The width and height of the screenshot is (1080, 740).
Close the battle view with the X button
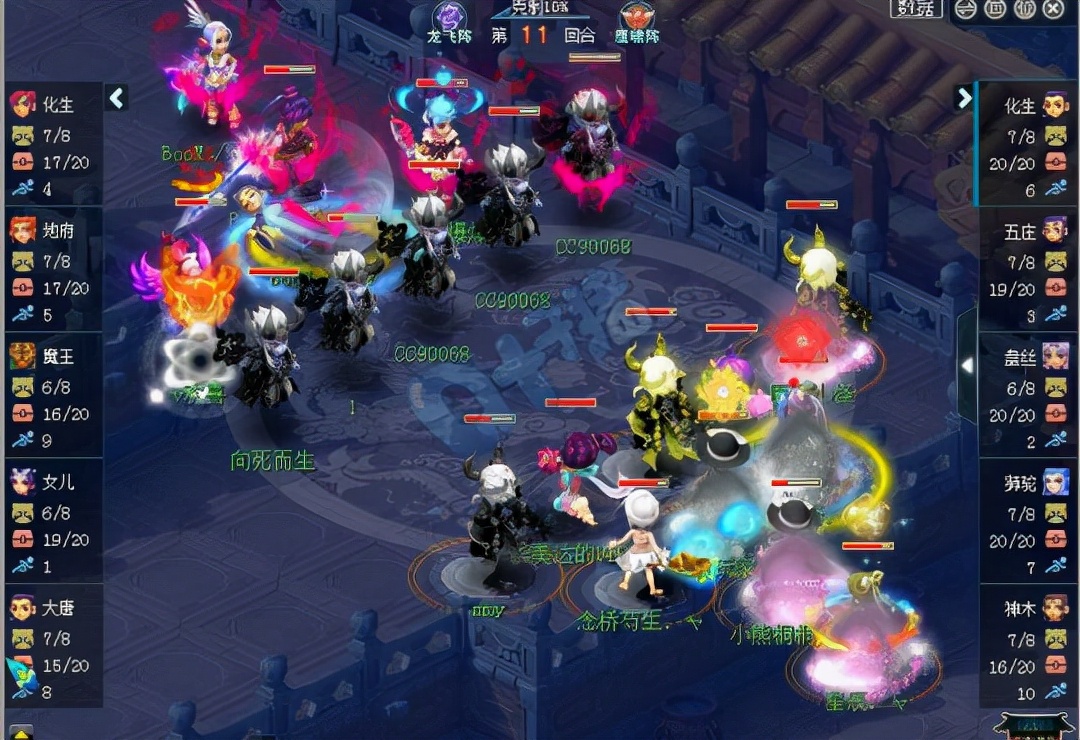click(1053, 9)
